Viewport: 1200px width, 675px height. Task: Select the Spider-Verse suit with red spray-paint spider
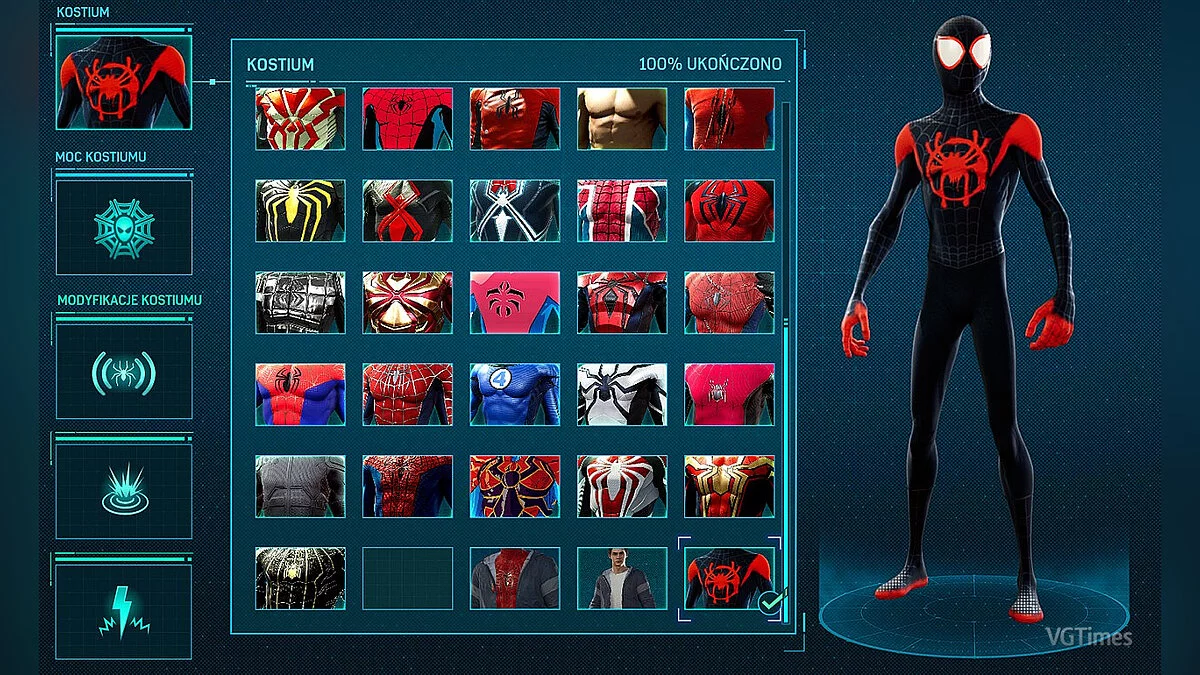tap(728, 578)
